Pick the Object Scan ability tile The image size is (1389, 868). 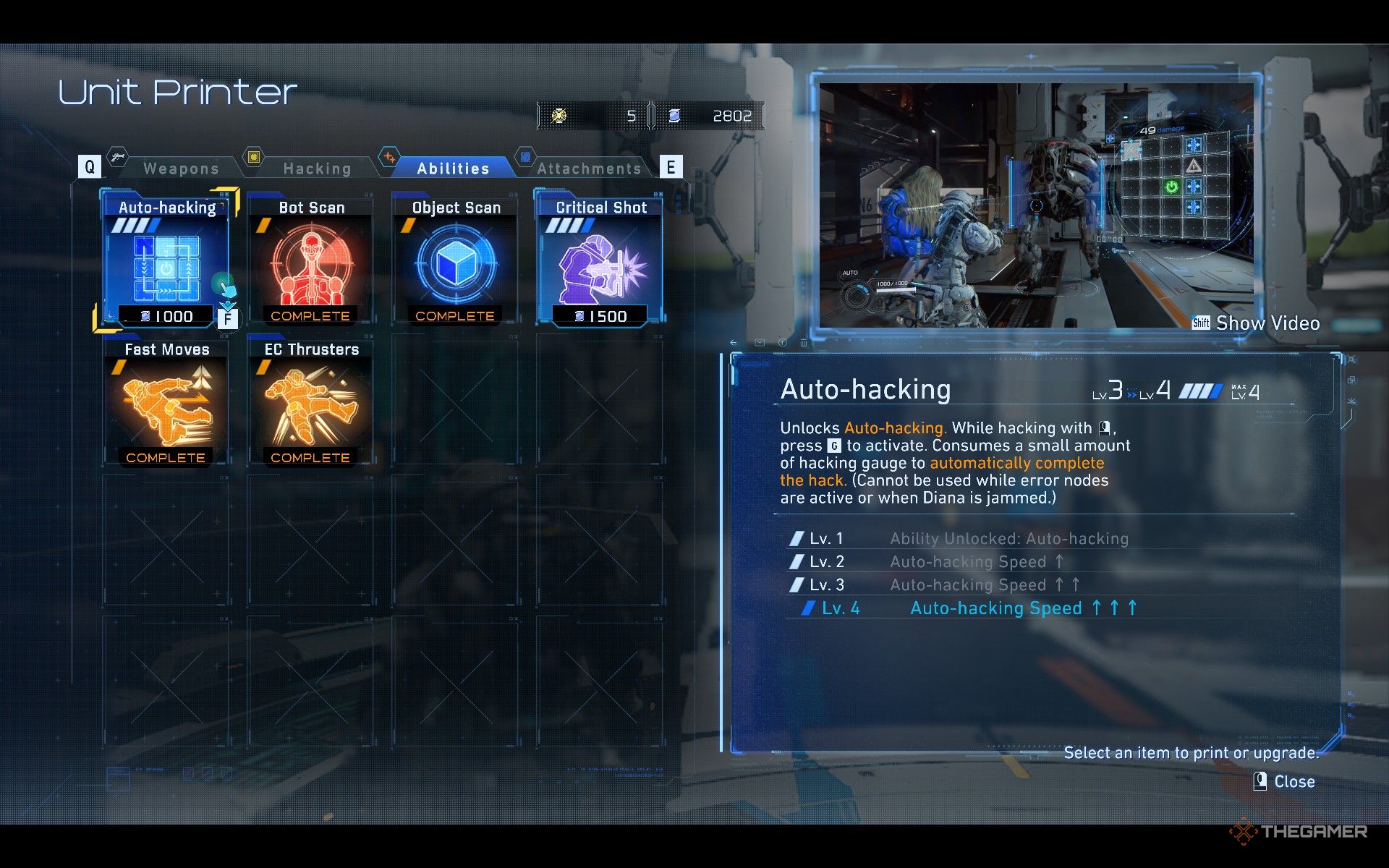(456, 262)
